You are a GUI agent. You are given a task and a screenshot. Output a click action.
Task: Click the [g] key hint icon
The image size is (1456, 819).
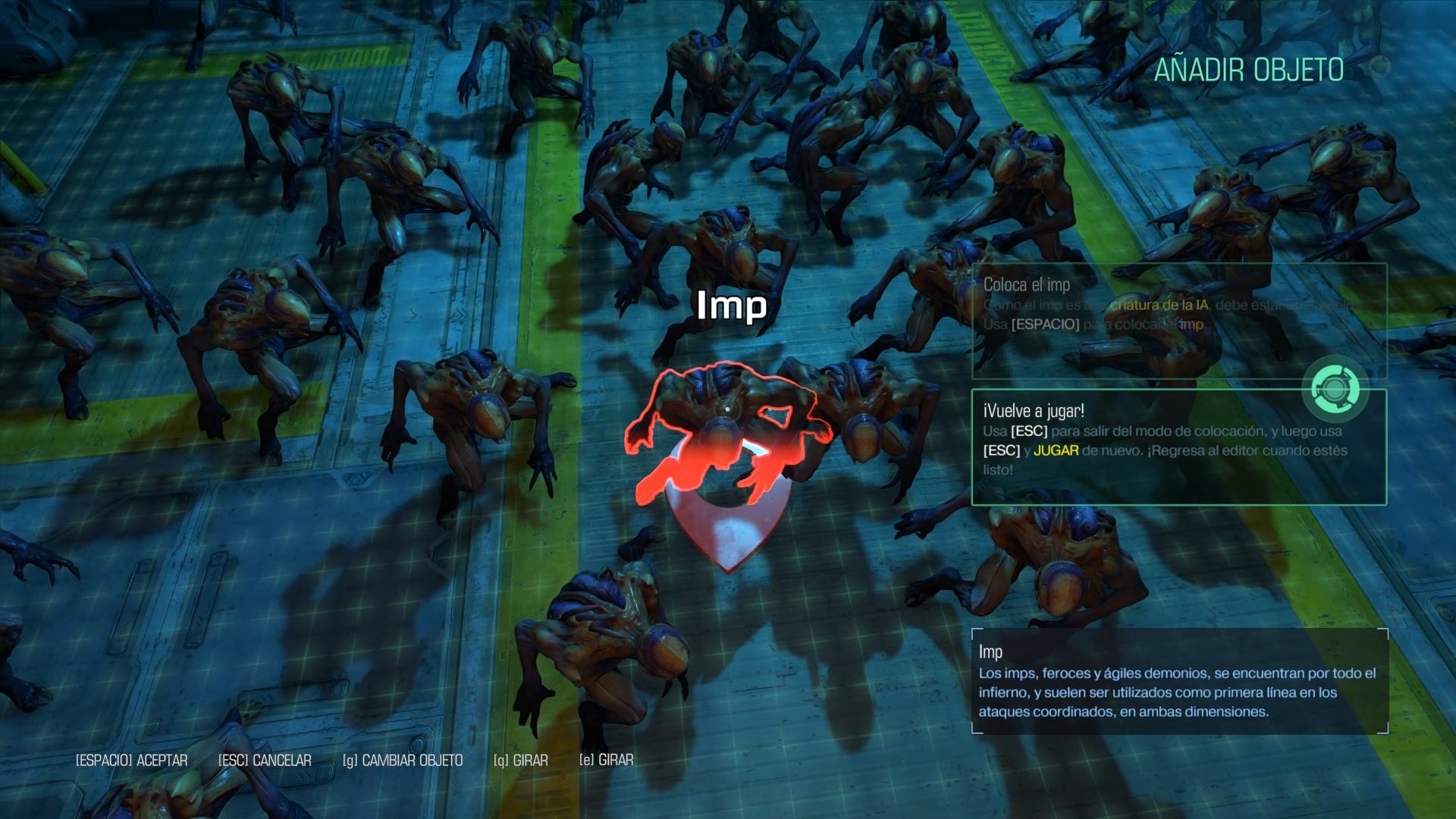pyautogui.click(x=350, y=760)
